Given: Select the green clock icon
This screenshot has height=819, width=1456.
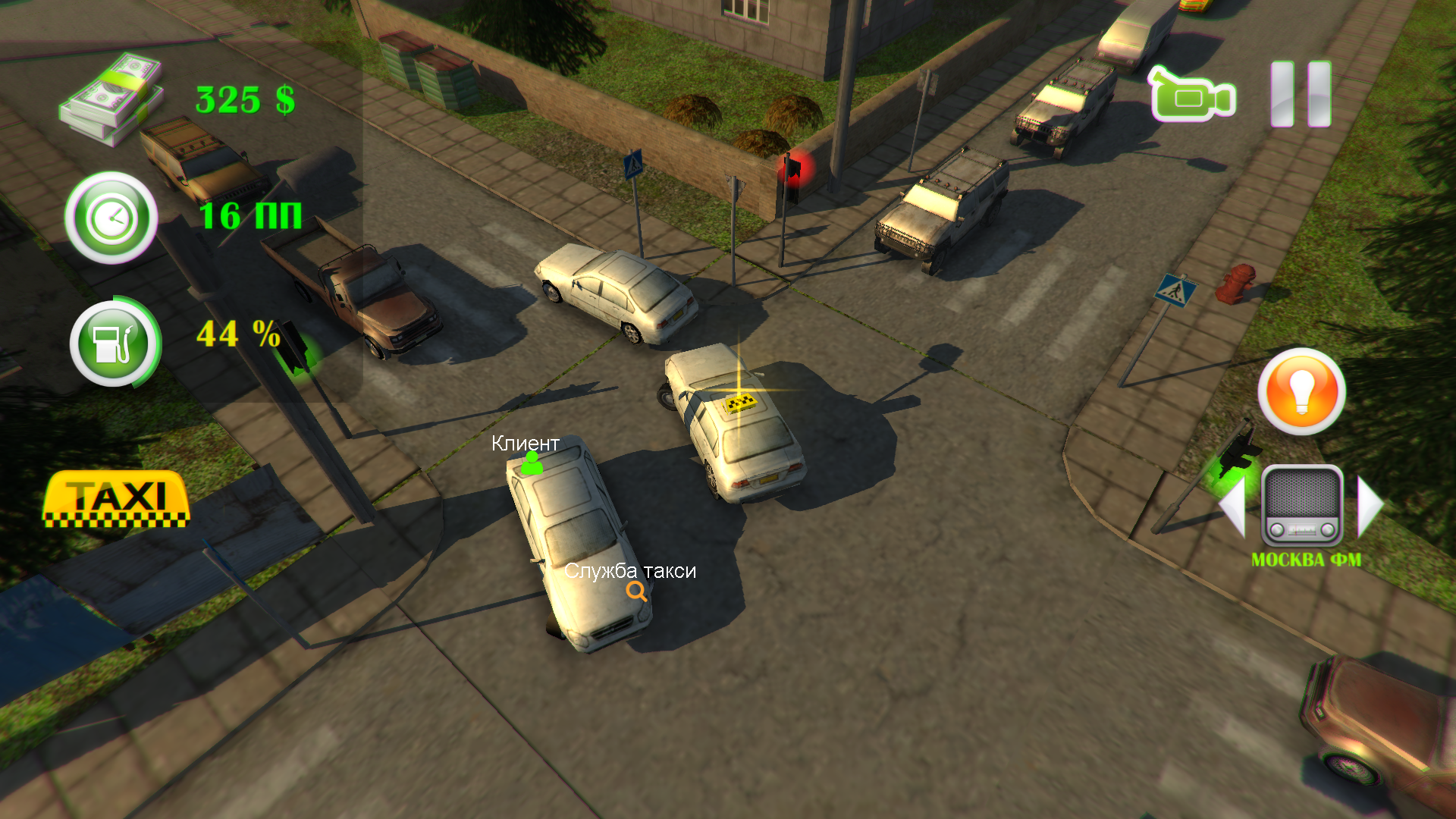Looking at the screenshot, I should (x=111, y=218).
